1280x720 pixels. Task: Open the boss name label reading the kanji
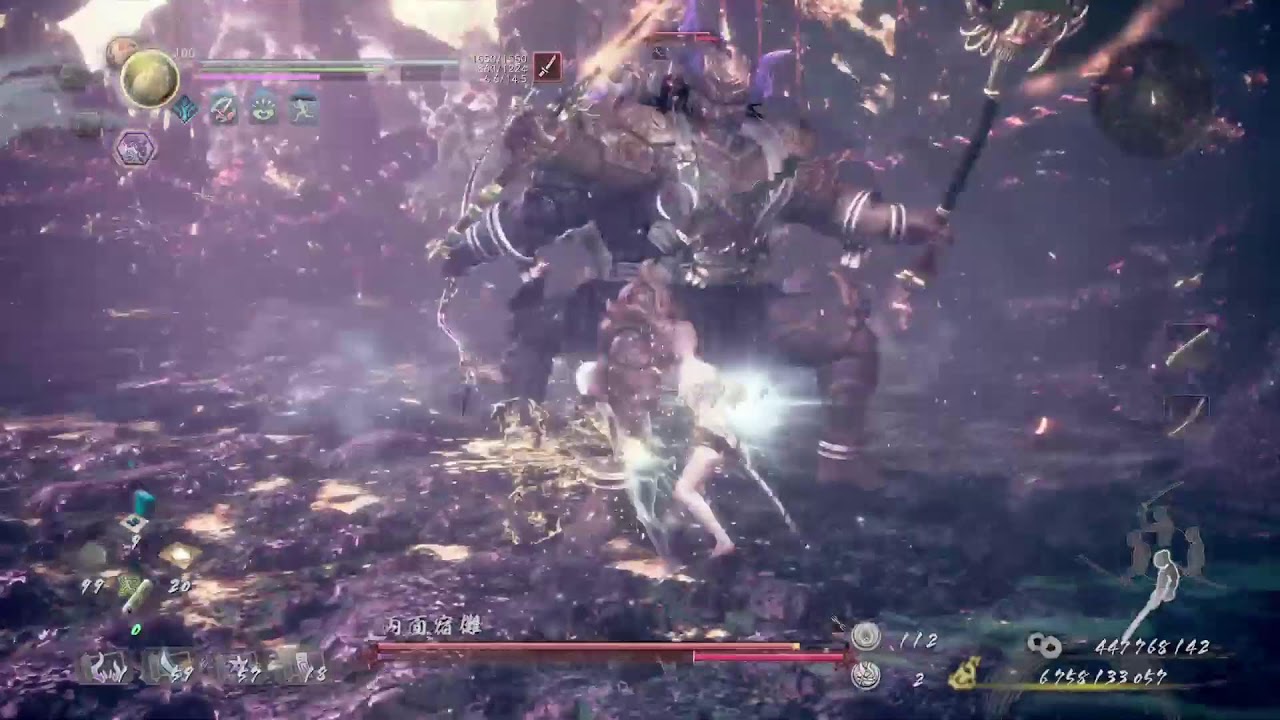(x=435, y=623)
